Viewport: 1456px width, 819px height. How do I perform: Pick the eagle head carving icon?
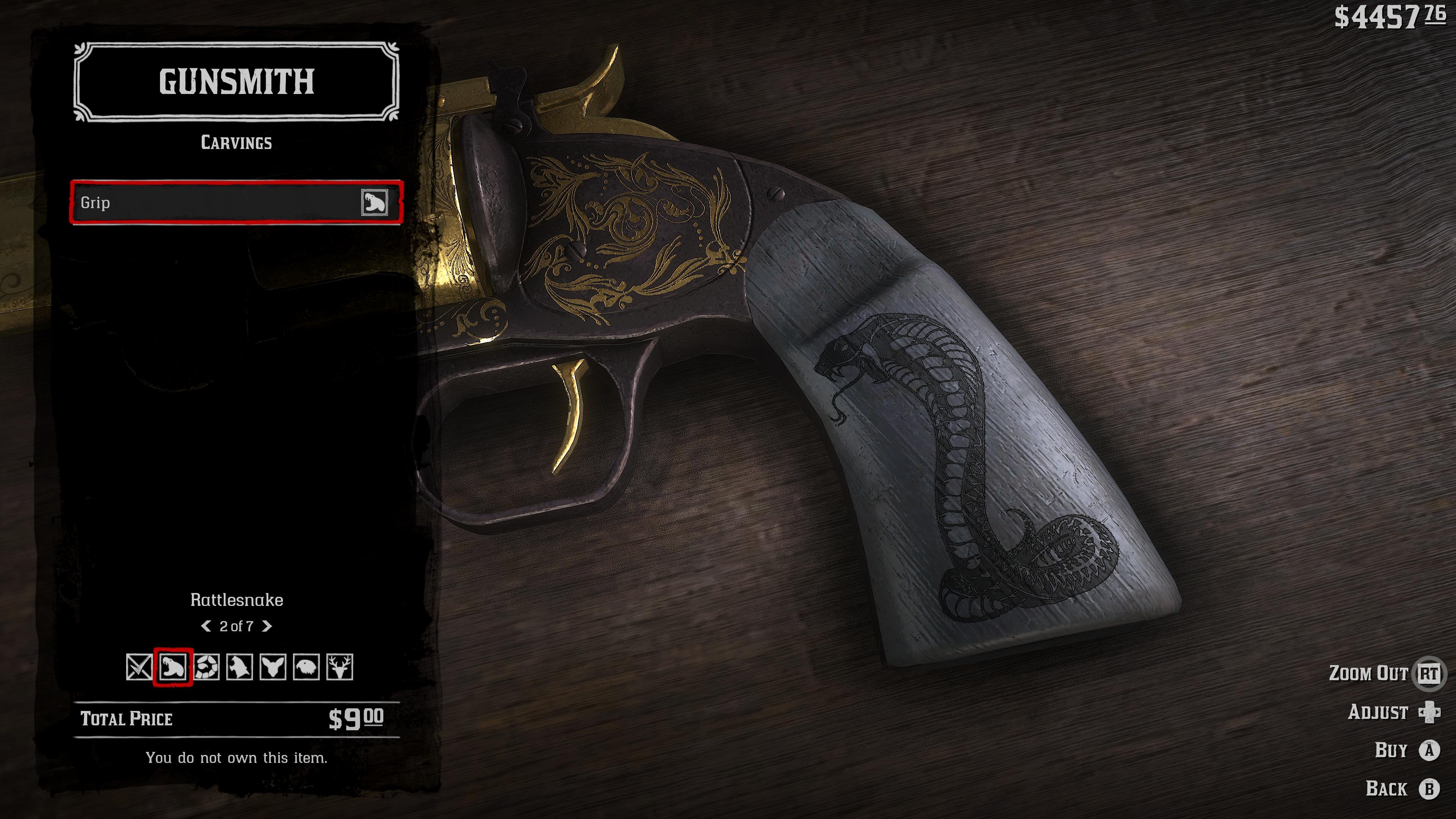click(306, 667)
